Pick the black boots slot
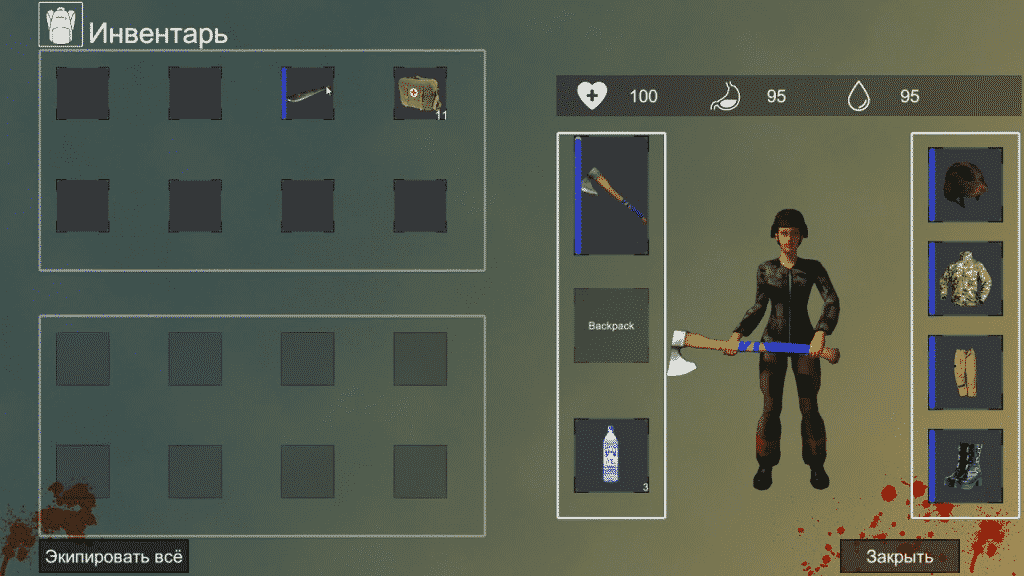The height and width of the screenshot is (576, 1024). pyautogui.click(x=966, y=466)
